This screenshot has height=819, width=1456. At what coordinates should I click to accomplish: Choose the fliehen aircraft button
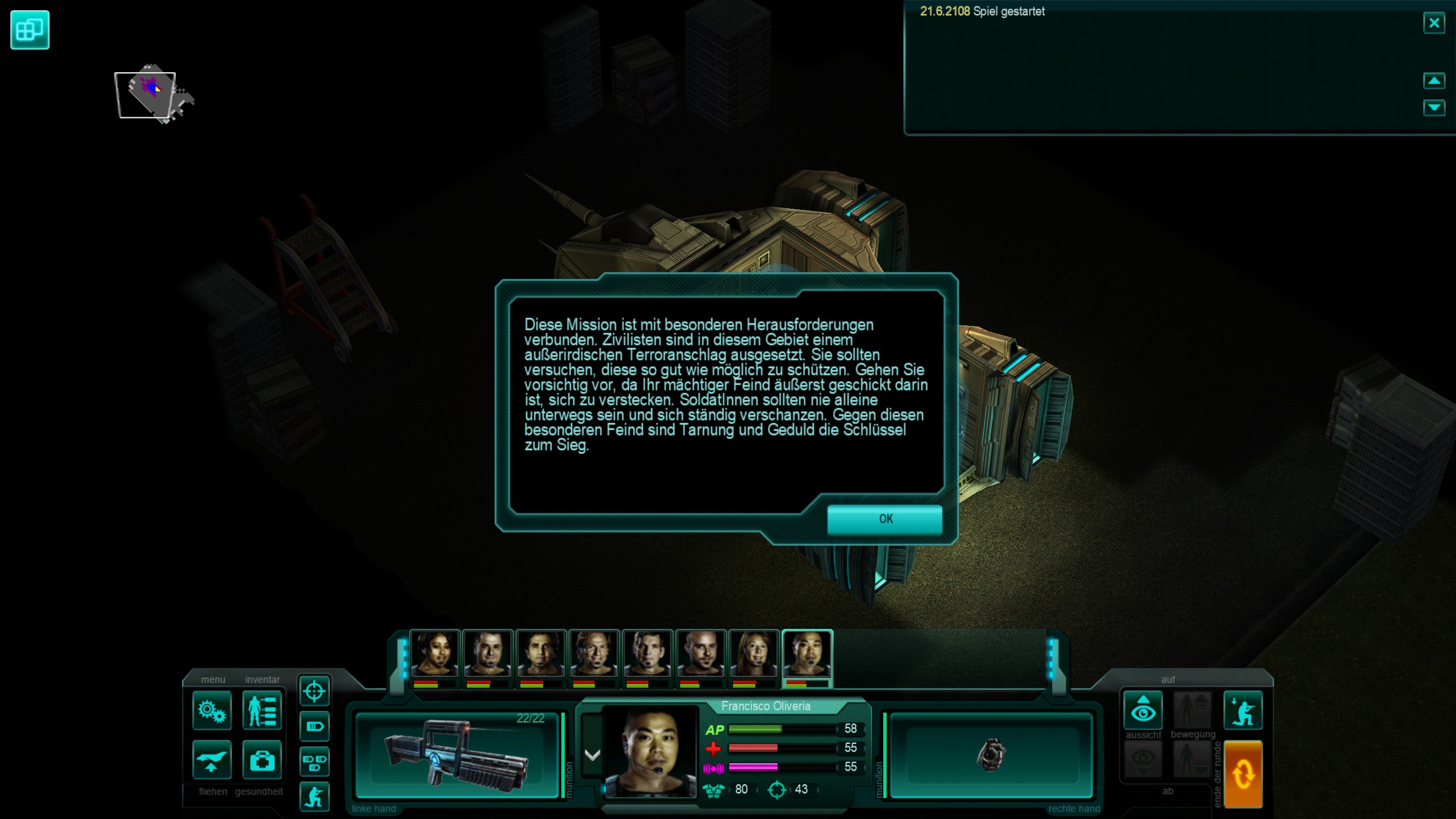coord(212,759)
